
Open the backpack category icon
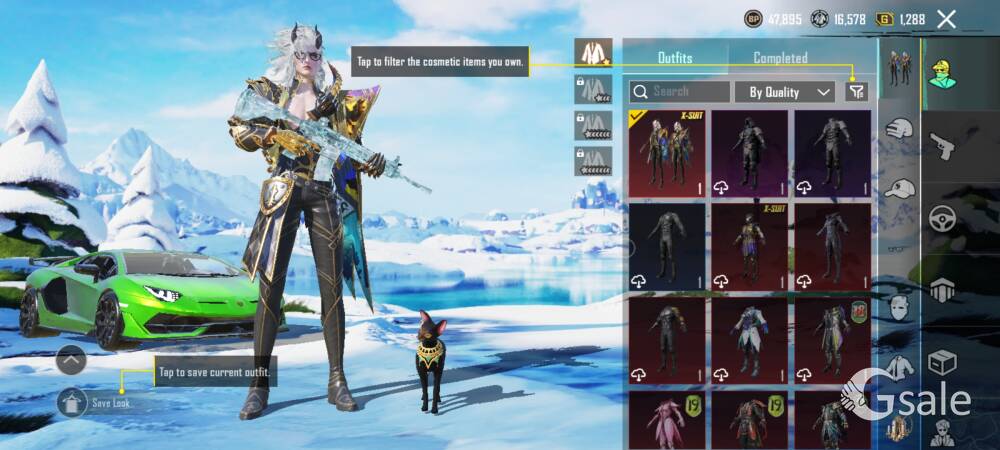click(x=943, y=291)
